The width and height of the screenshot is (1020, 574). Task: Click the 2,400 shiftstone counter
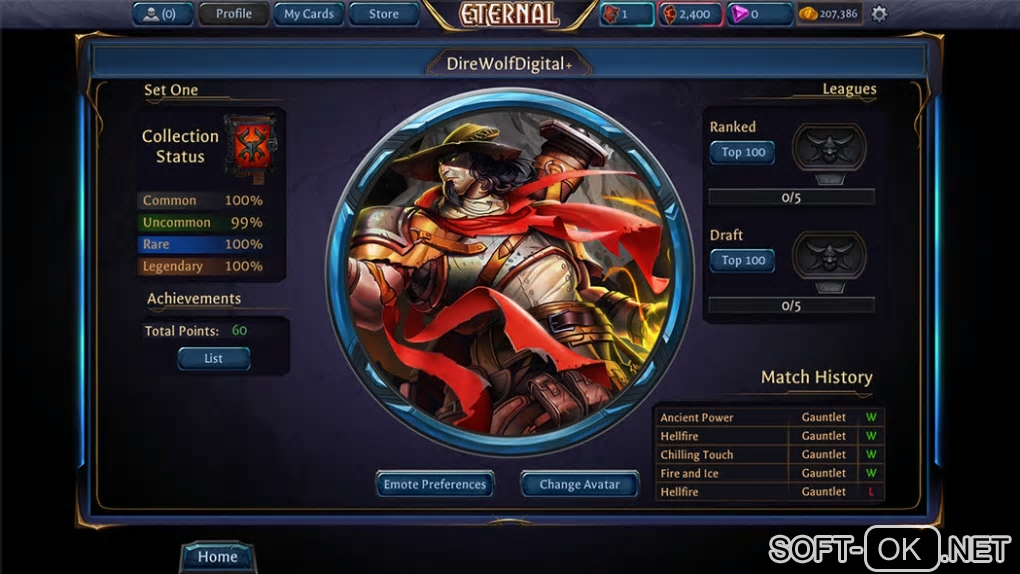click(688, 14)
